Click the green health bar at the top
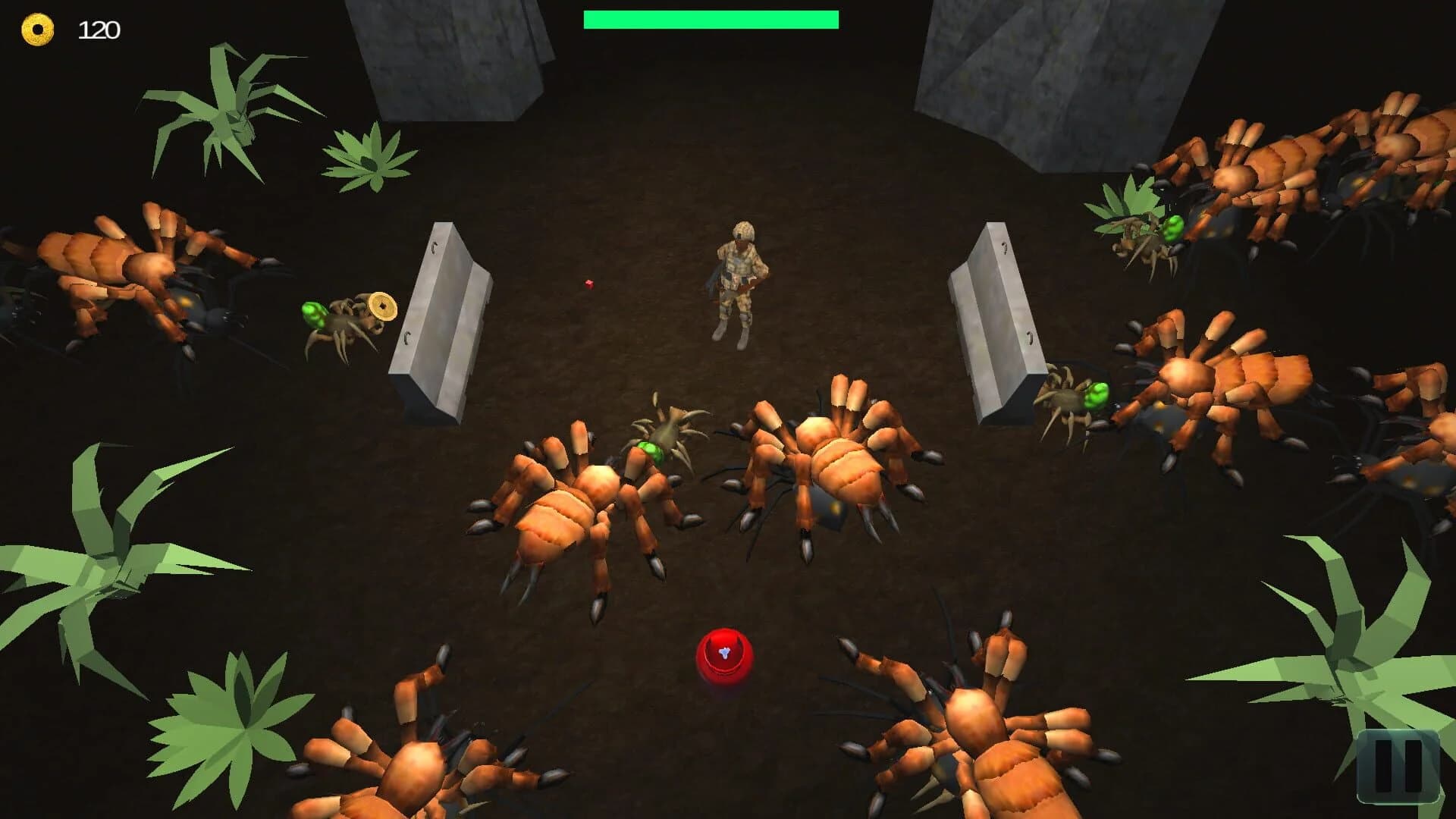Screen dimensions: 1456x819 711,17
